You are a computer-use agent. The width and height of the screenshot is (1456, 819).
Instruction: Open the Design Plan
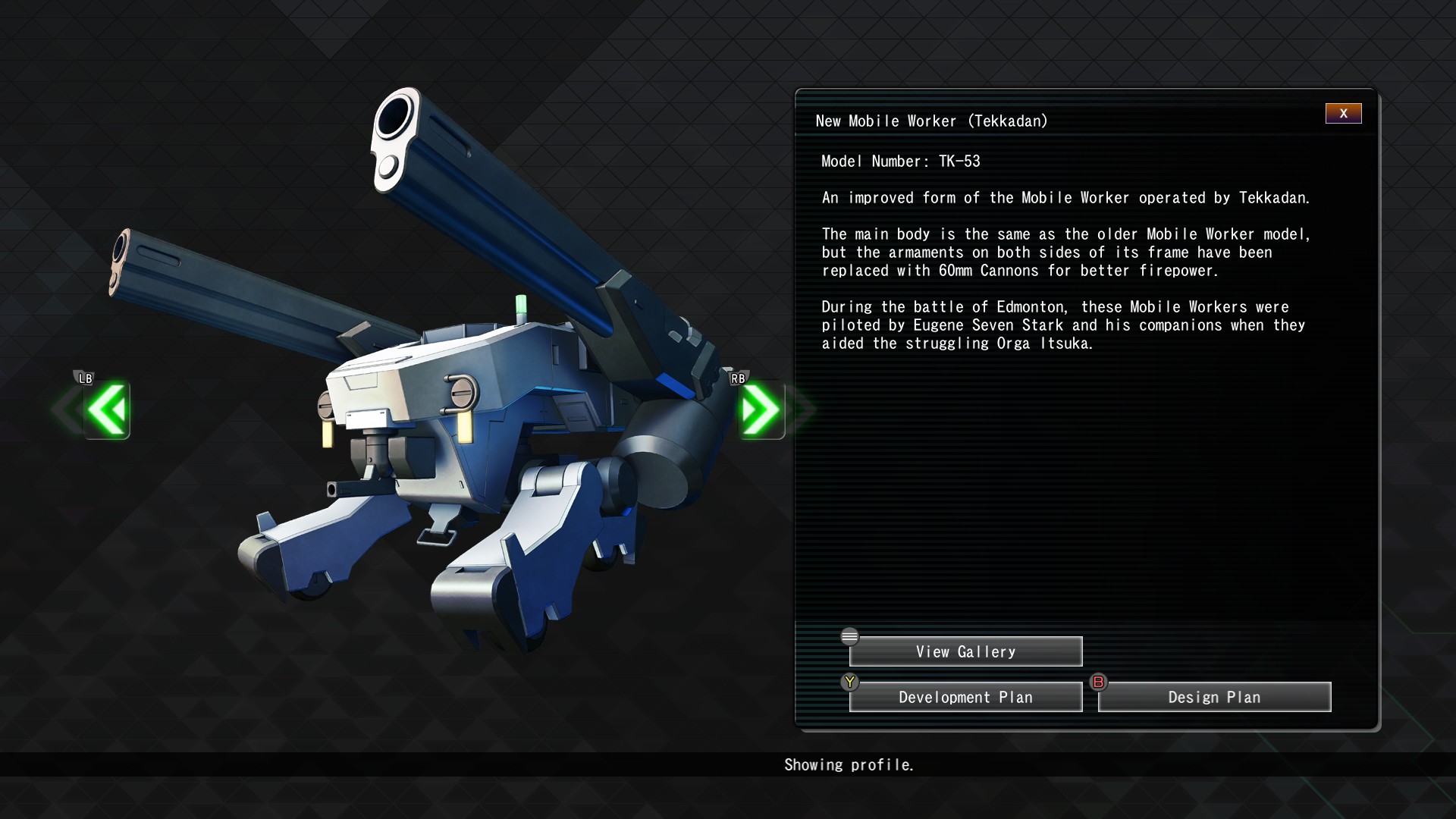tap(1214, 698)
